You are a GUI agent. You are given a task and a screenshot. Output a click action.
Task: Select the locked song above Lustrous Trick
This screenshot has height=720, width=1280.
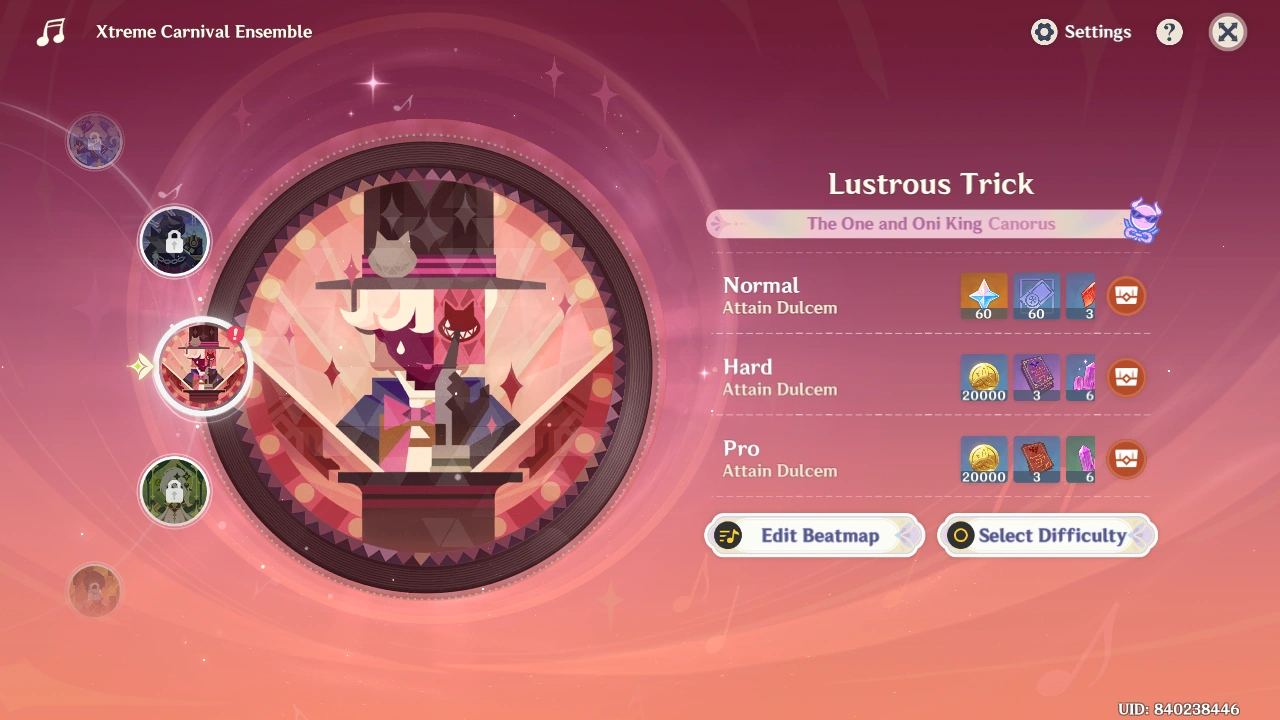tap(175, 240)
